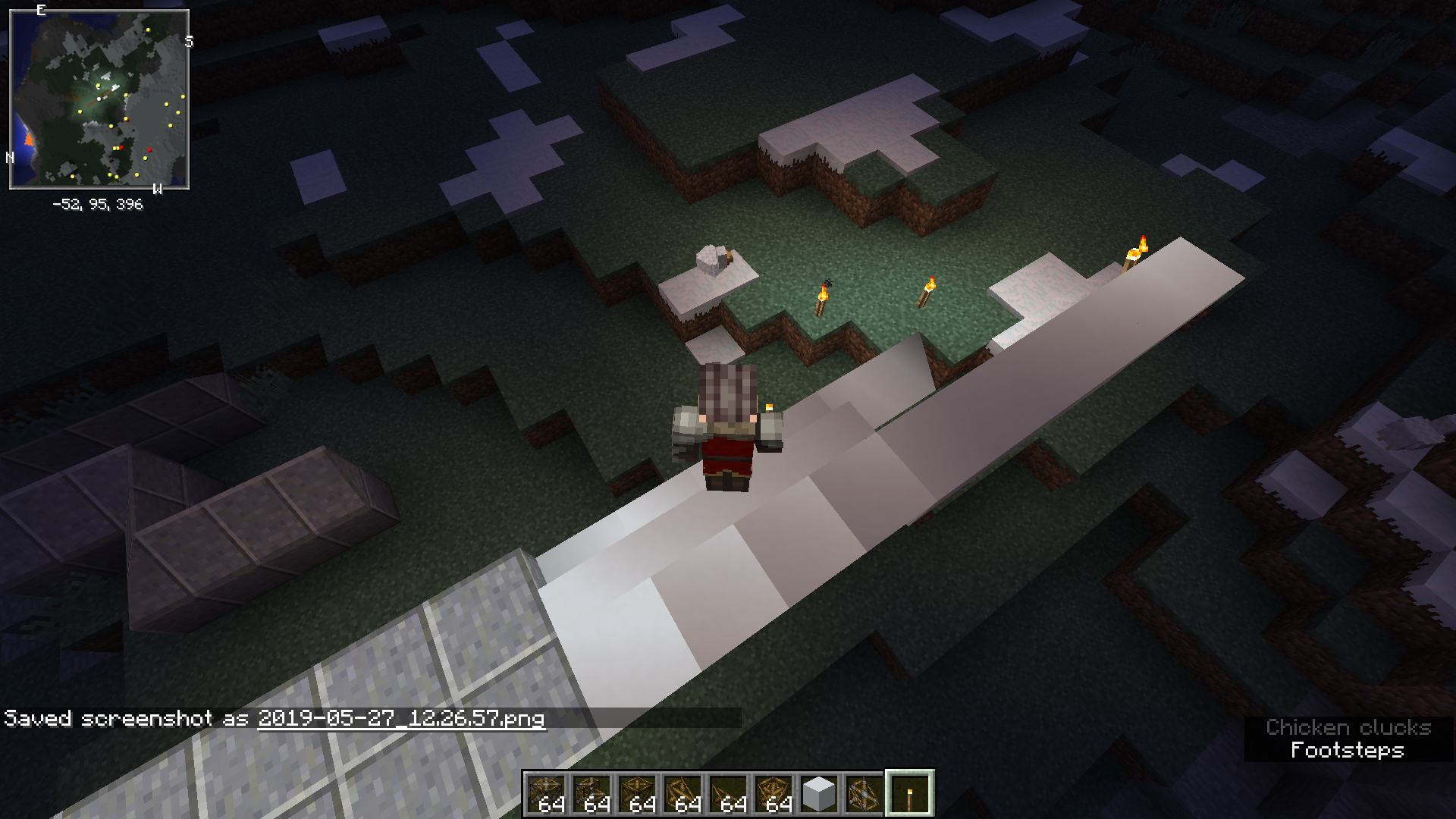1456x819 pixels.
Task: Click the Chicken clucks subtitle entry
Action: point(1348,728)
